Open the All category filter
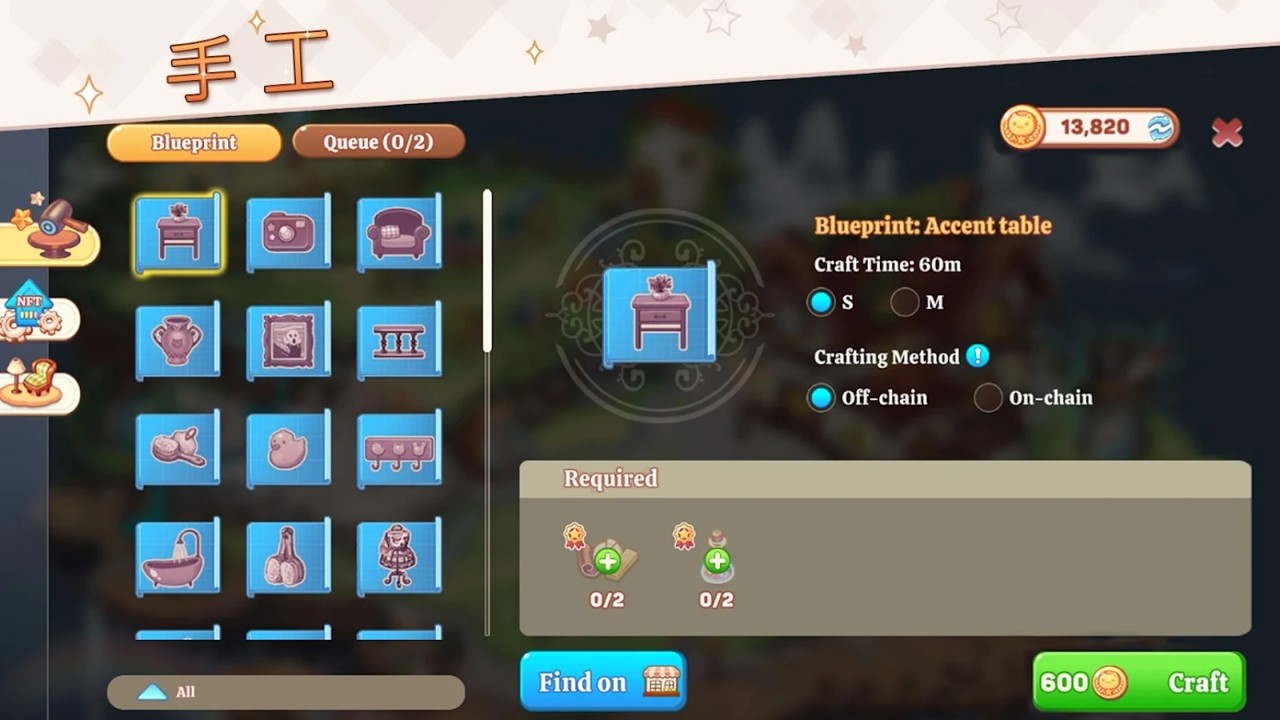 [x=285, y=692]
